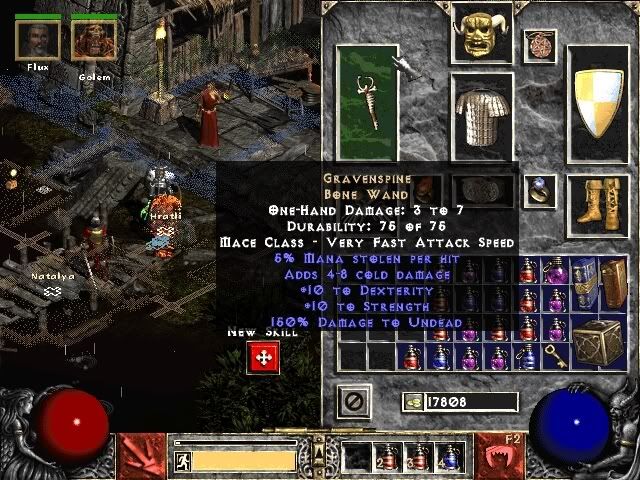Open the right skill icon marked F2
640x480 pixels.
click(496, 455)
